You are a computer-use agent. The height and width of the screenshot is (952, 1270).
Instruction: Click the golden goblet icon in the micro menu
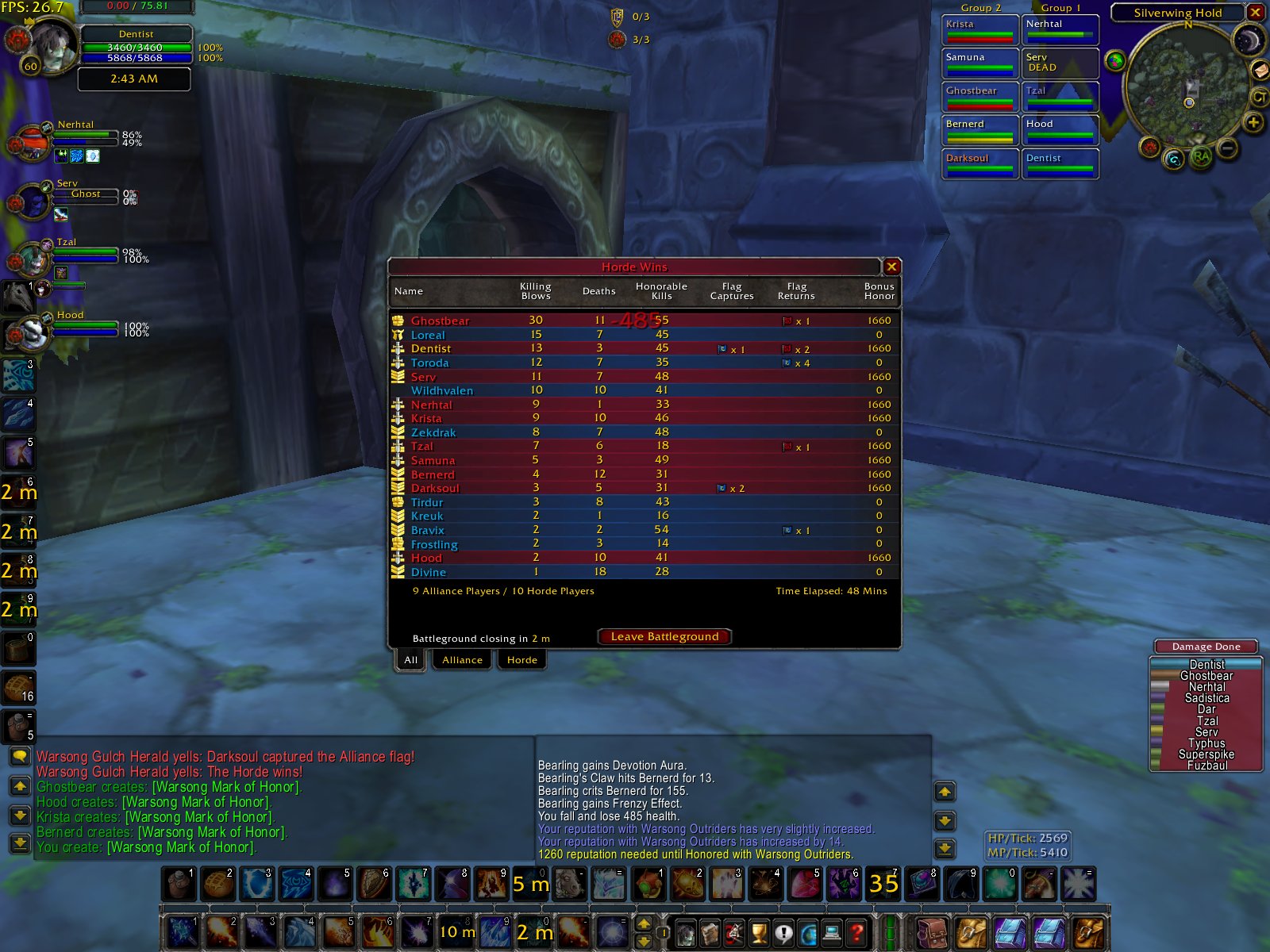tap(758, 933)
